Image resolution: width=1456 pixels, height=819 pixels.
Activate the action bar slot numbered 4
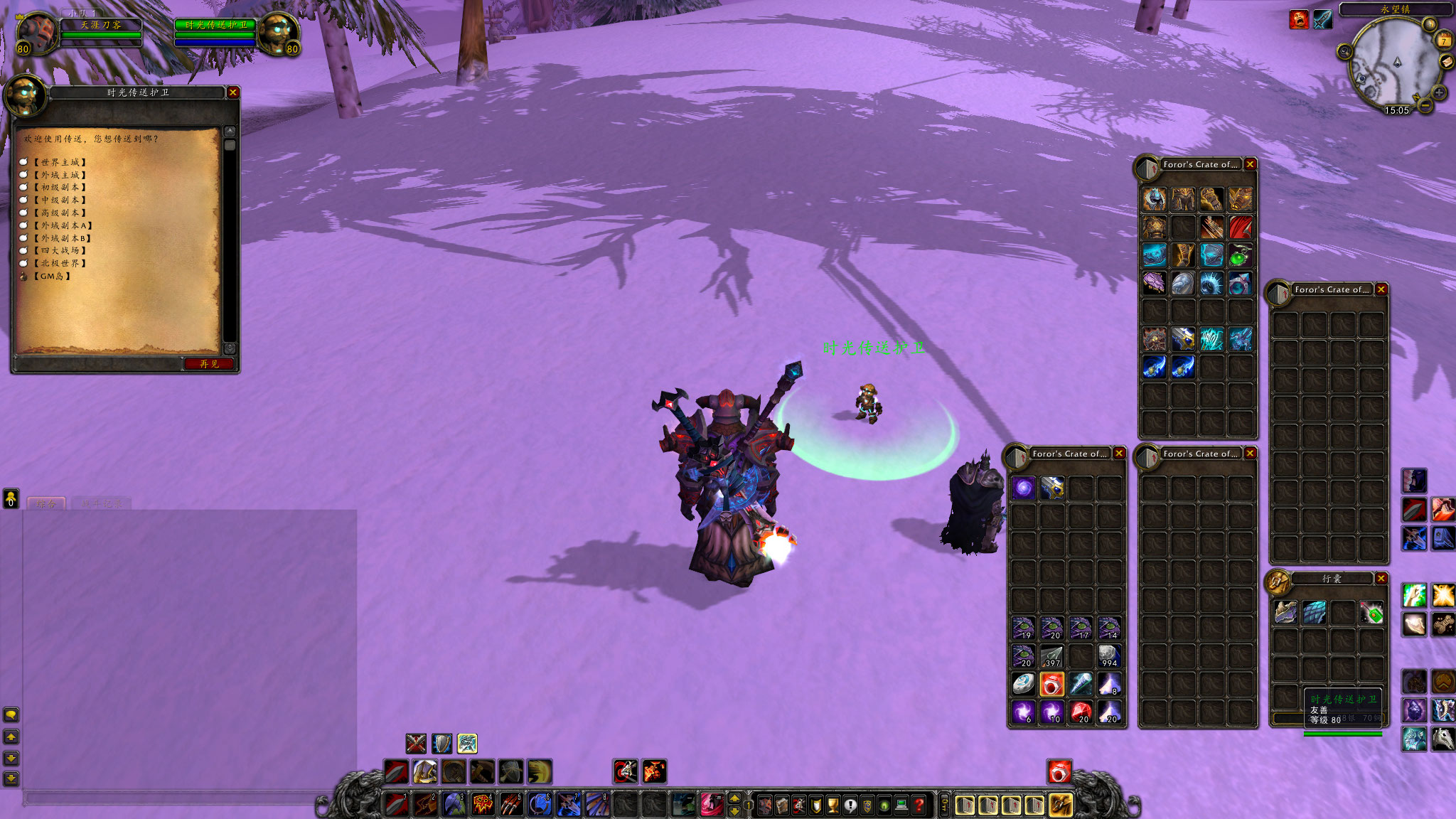click(482, 804)
